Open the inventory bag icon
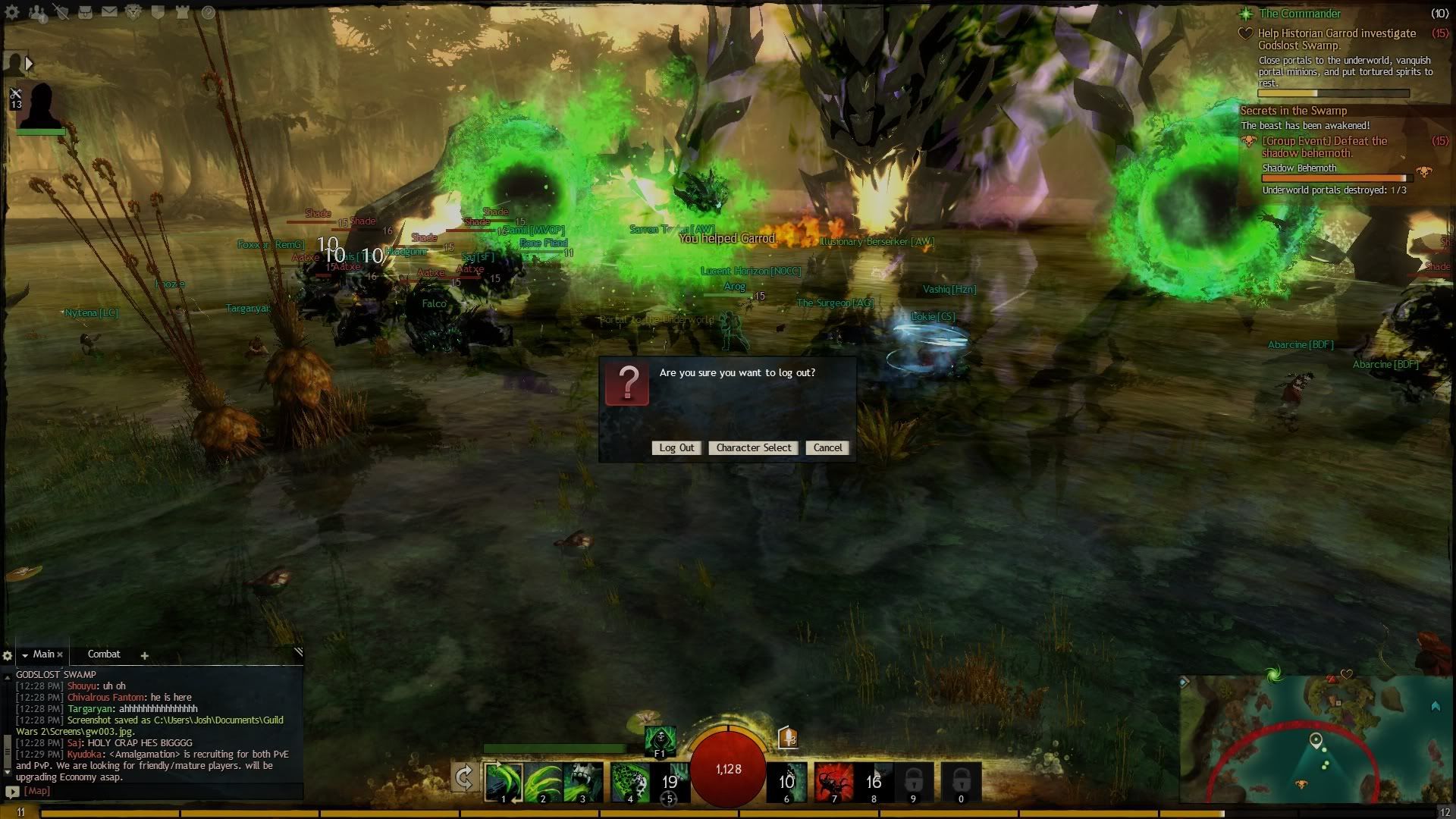Image resolution: width=1456 pixels, height=819 pixels. pyautogui.click(x=86, y=12)
